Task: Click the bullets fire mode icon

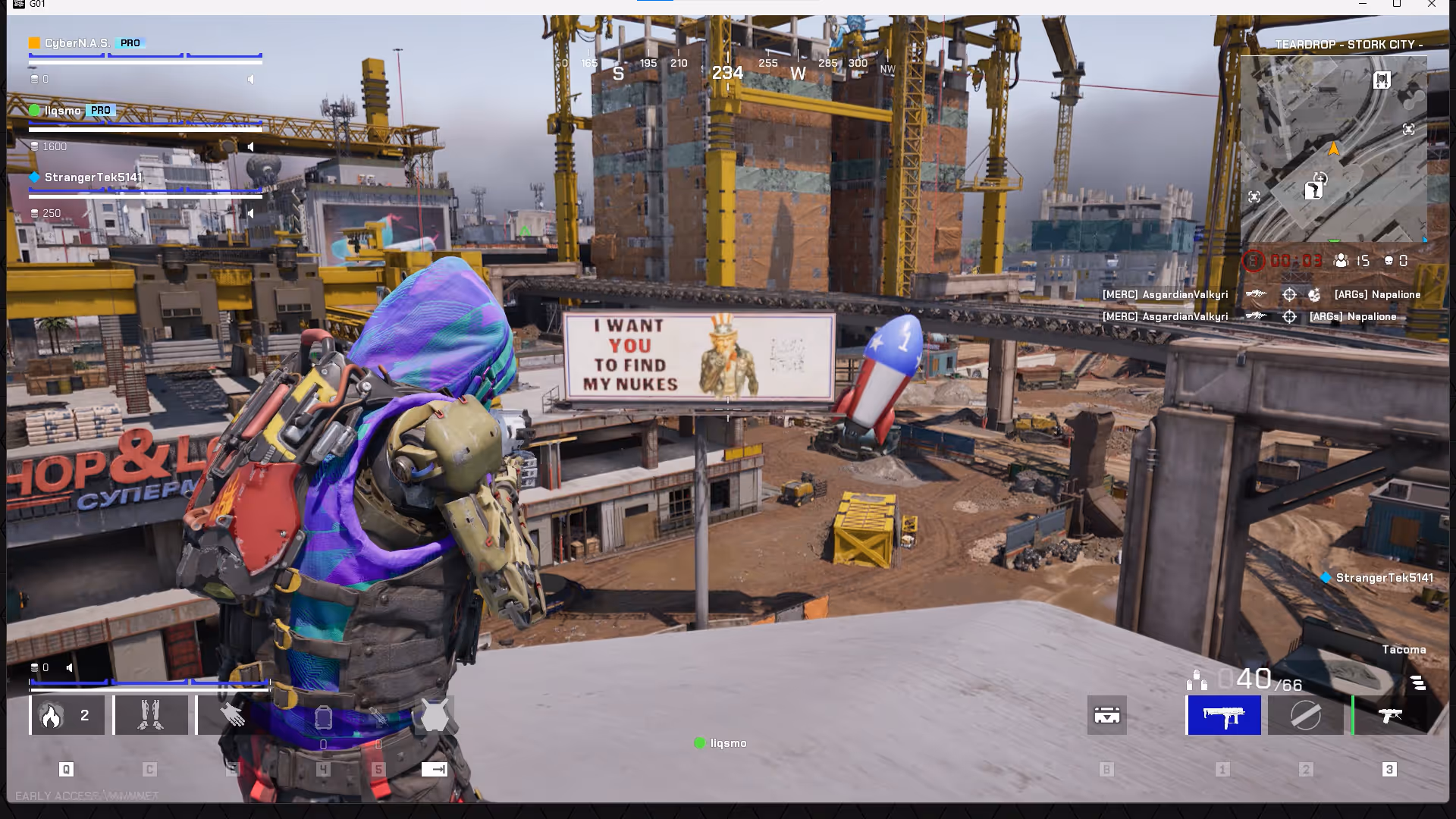Action: [x=1197, y=680]
